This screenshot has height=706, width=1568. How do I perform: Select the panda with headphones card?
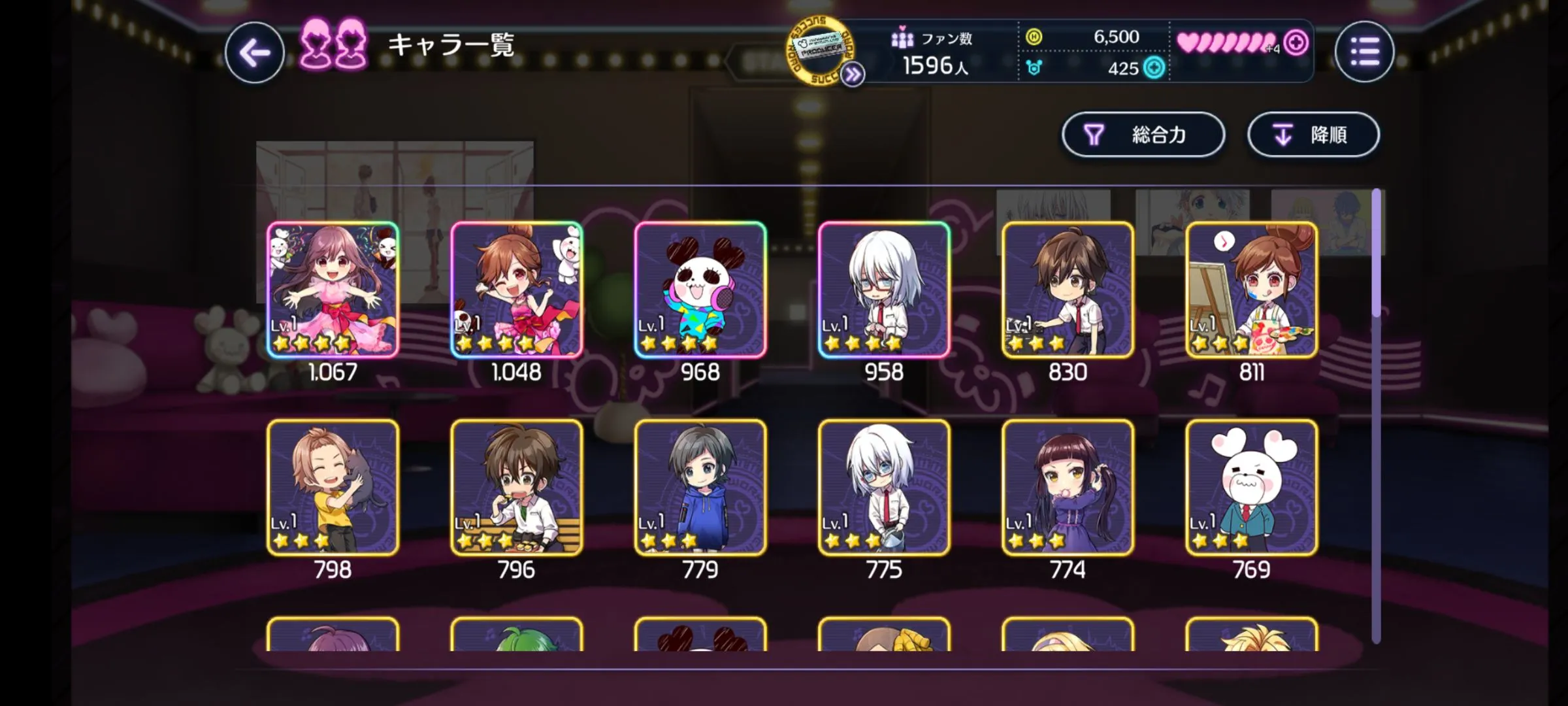tap(700, 290)
